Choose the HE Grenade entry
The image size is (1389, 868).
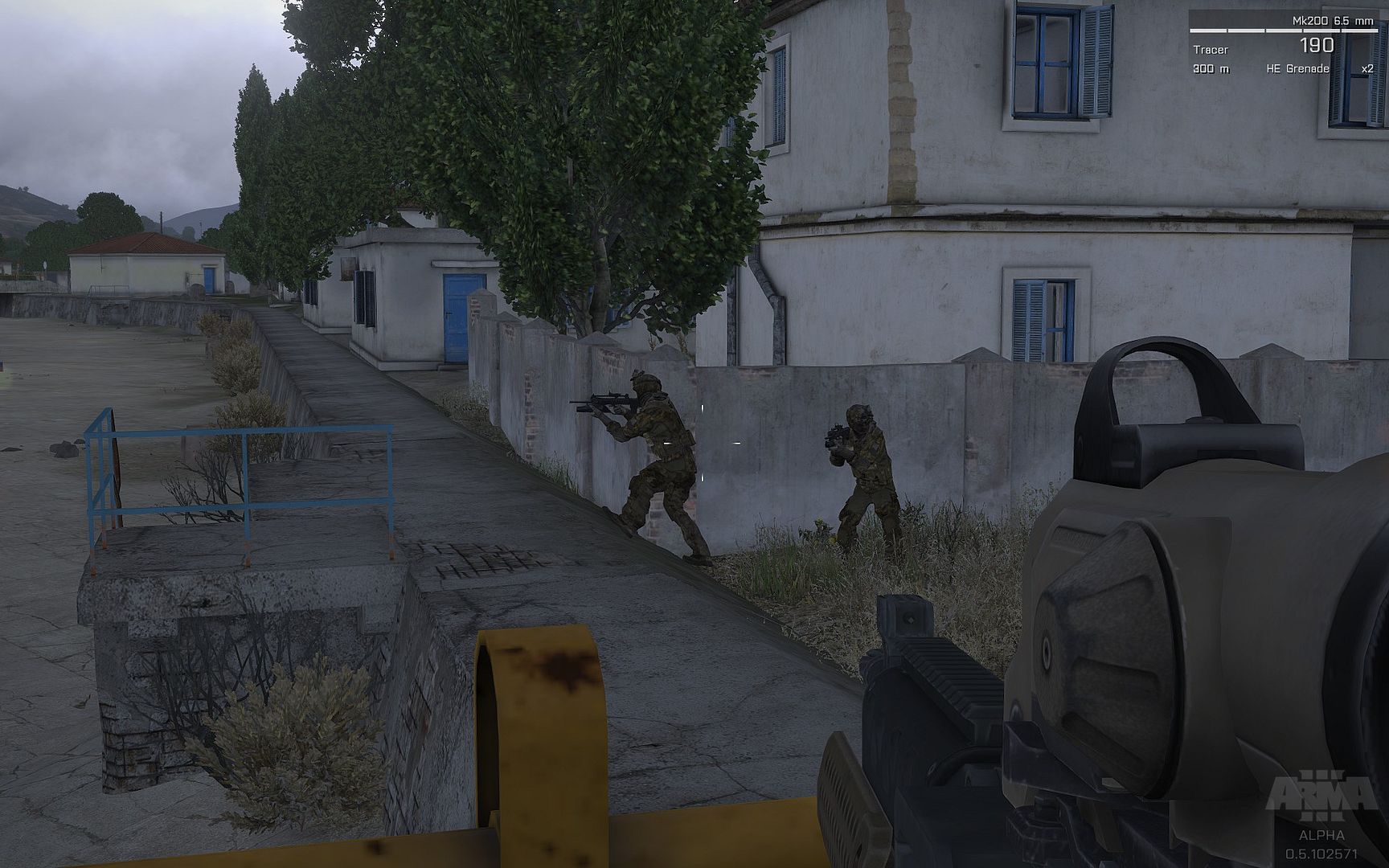click(1297, 69)
